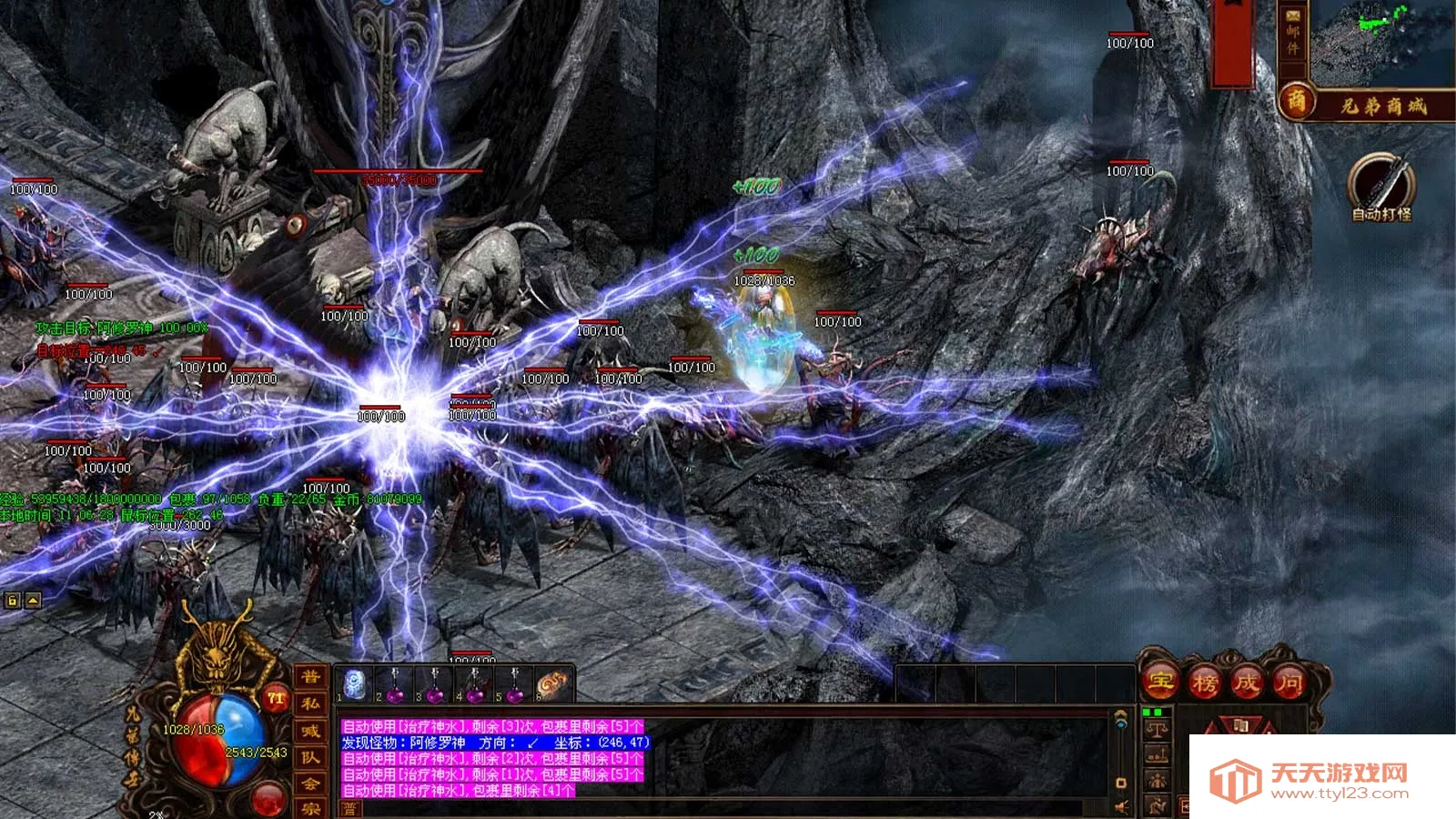The image size is (1456, 819).
Task: Open the 问 help button
Action: [x=1289, y=682]
